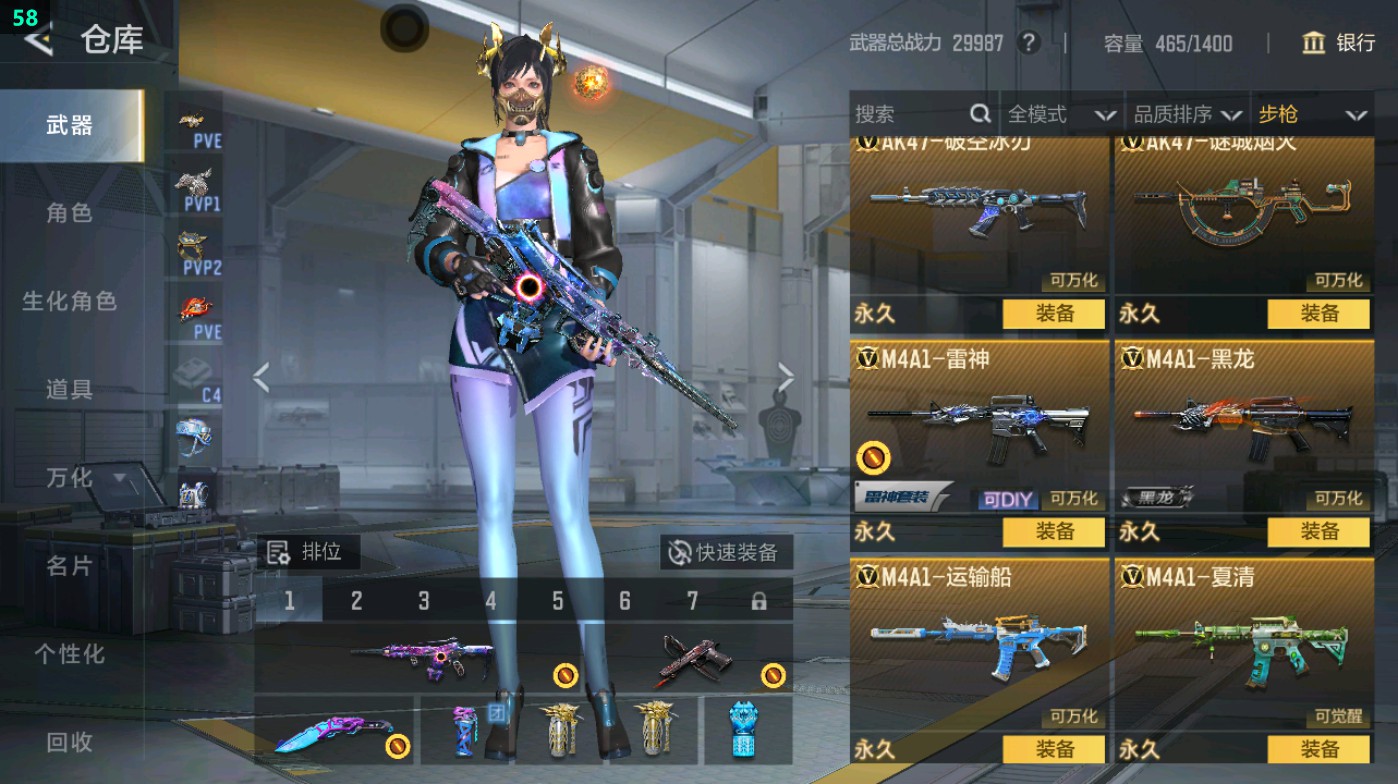Switch to the 角色 tab
This screenshot has height=784, width=1398.
tap(69, 213)
